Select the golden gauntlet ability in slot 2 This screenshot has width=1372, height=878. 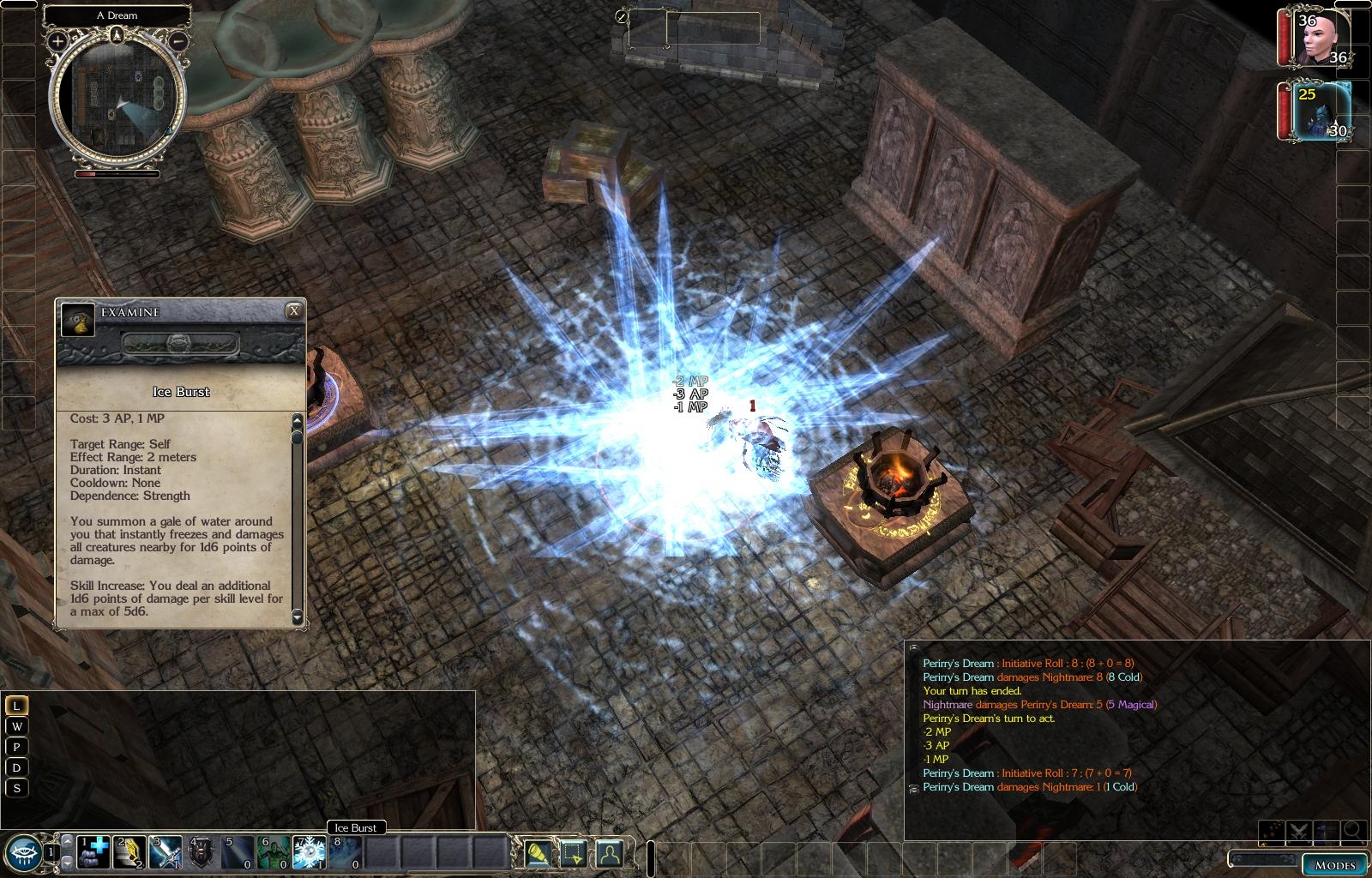130,852
